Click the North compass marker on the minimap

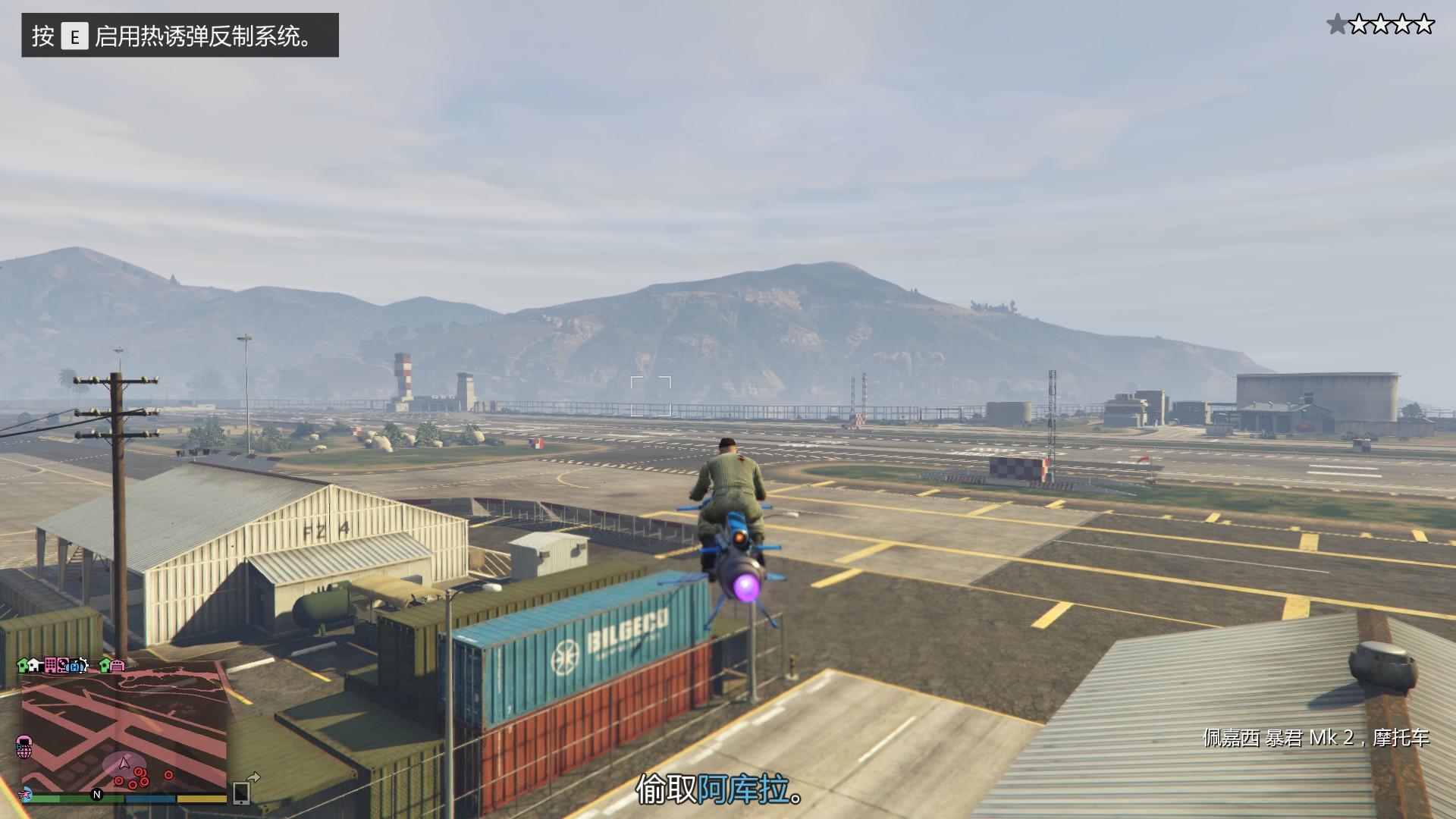click(96, 795)
